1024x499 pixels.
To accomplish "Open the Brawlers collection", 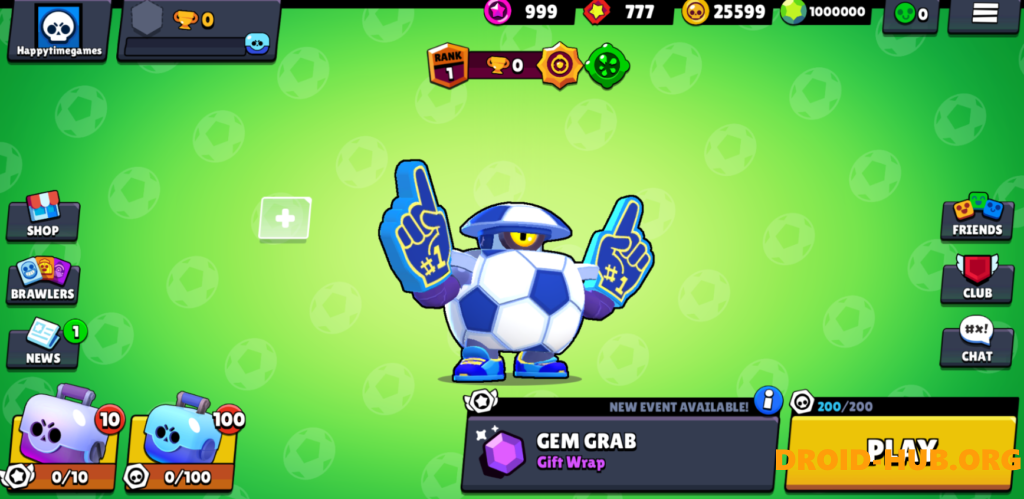I will pyautogui.click(x=43, y=280).
